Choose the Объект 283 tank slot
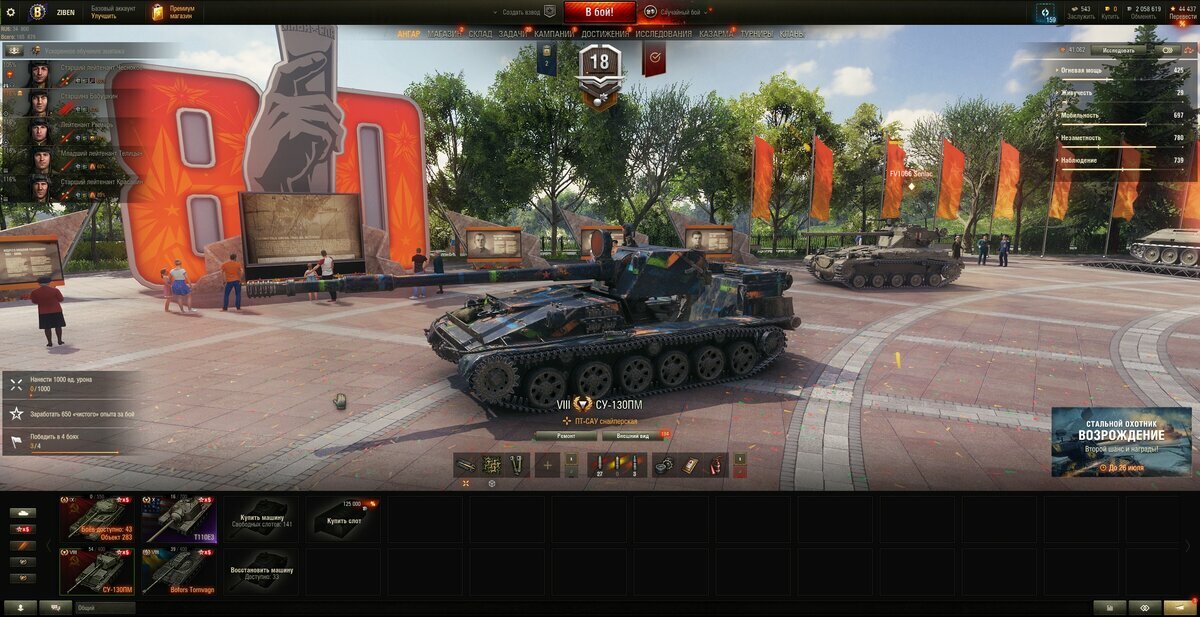1200x617 pixels. coord(96,518)
